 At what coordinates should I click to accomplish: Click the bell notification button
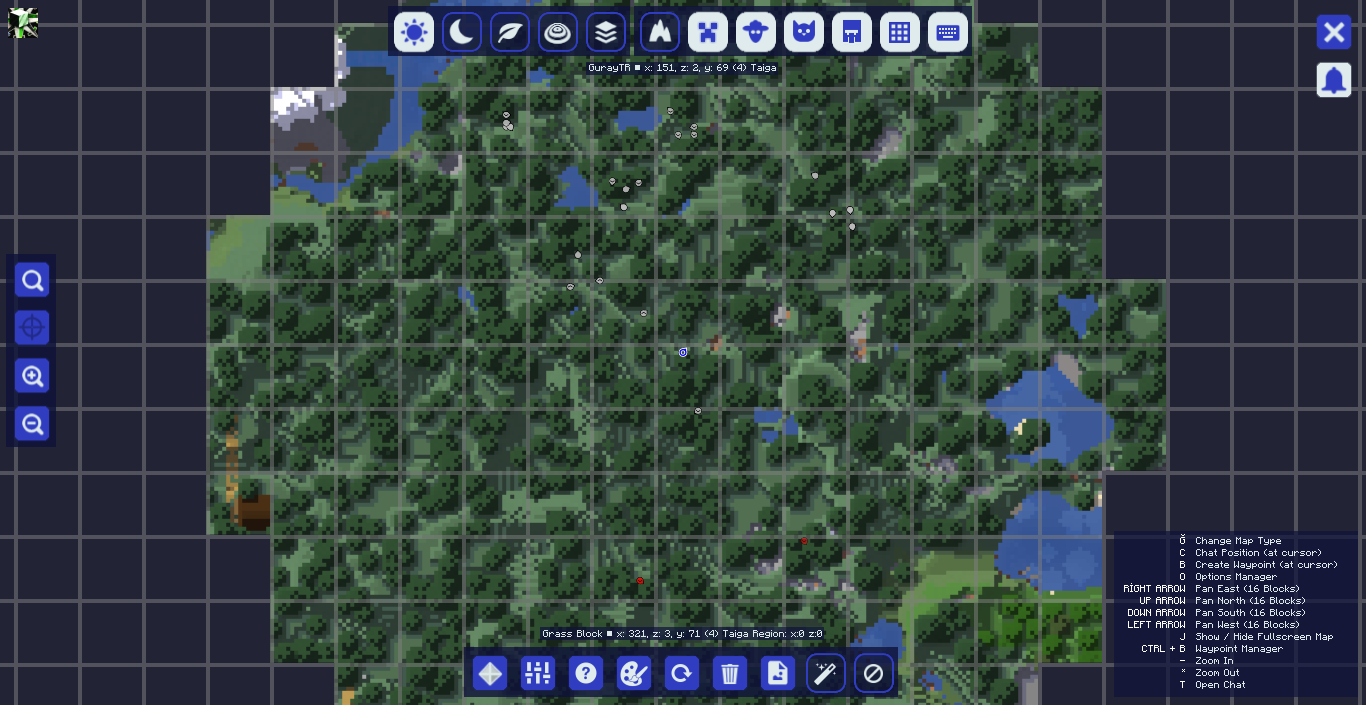pos(1333,79)
